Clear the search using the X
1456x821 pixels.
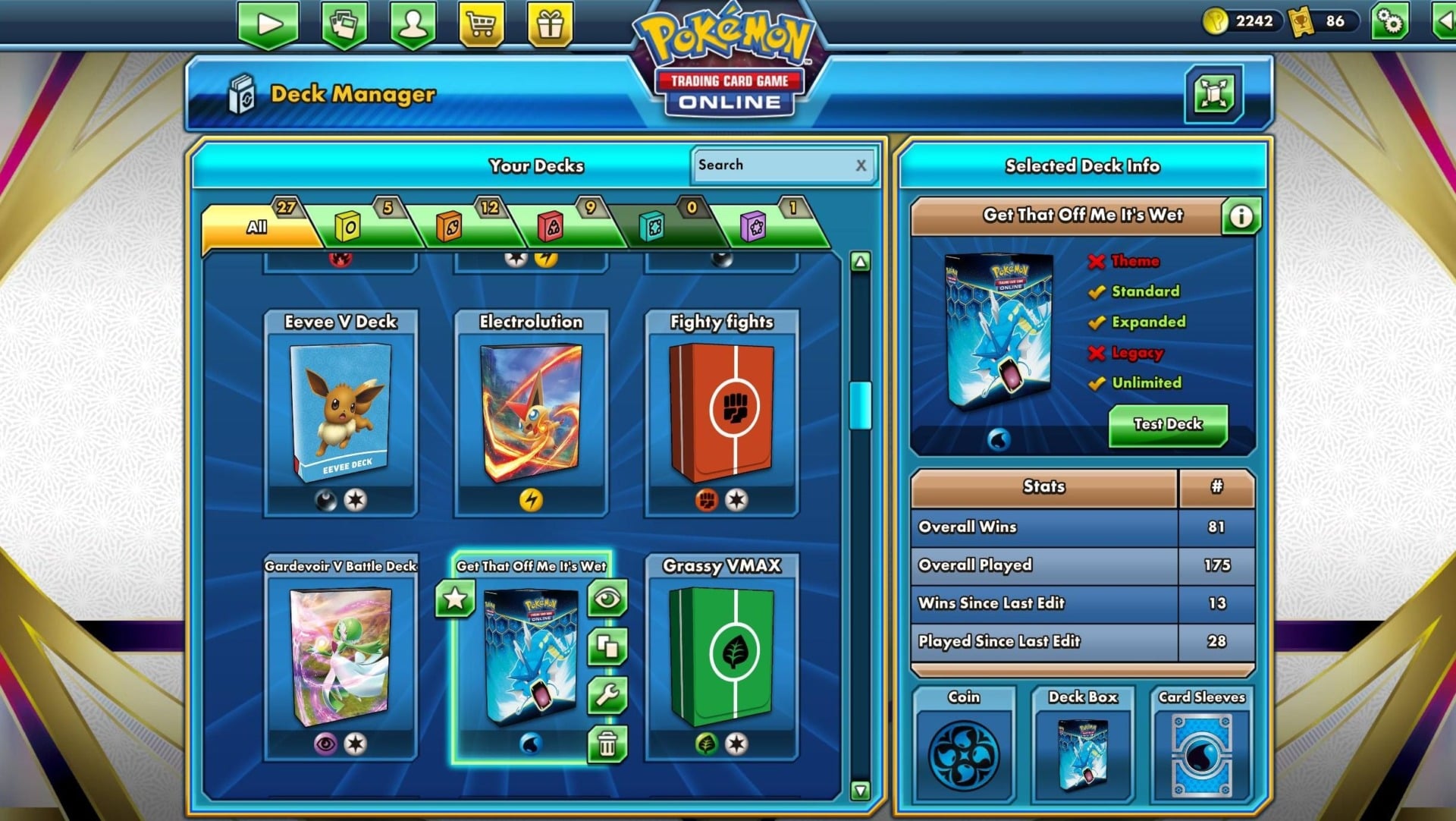point(861,165)
